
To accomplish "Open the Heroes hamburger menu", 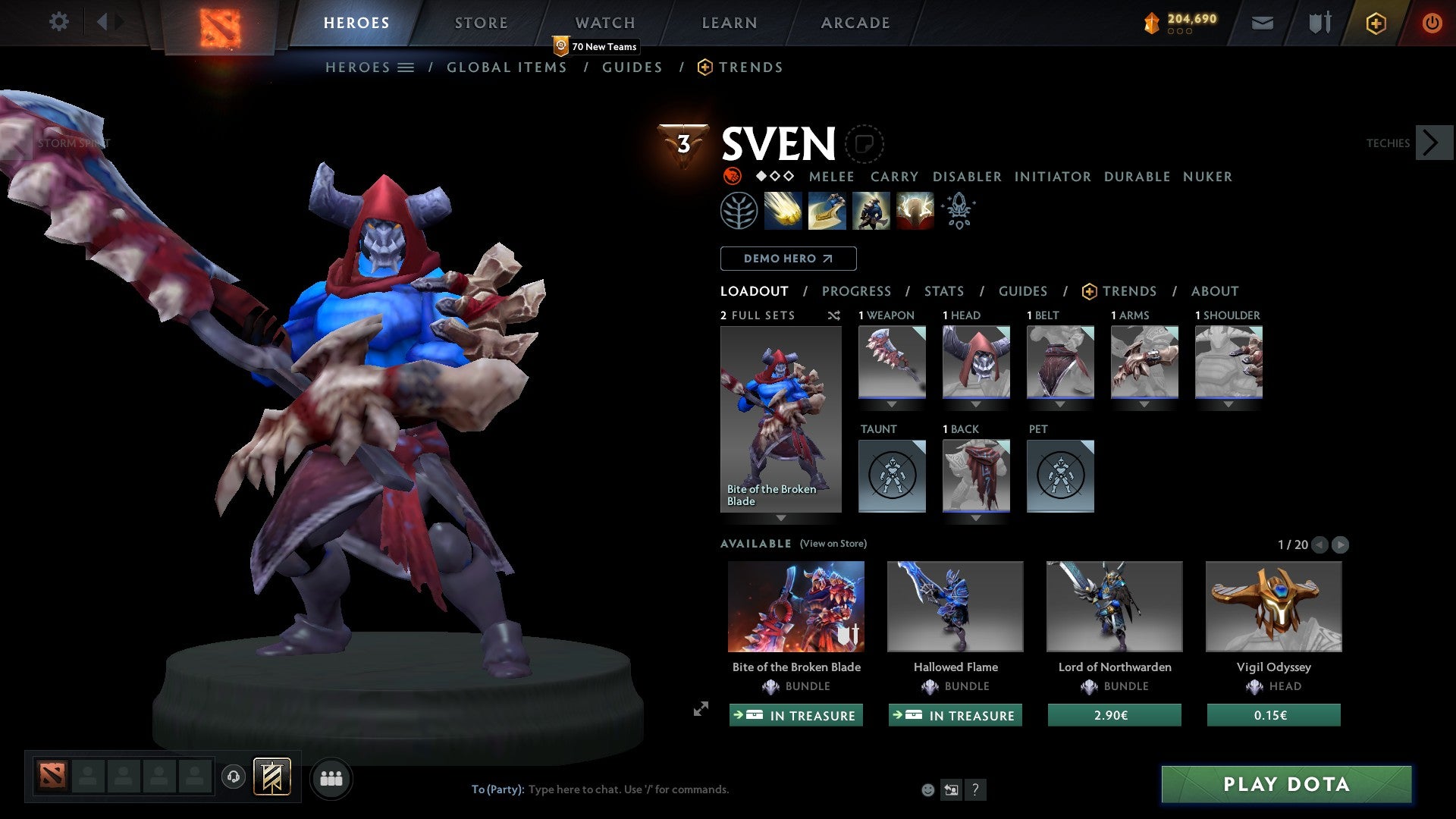I will click(407, 67).
